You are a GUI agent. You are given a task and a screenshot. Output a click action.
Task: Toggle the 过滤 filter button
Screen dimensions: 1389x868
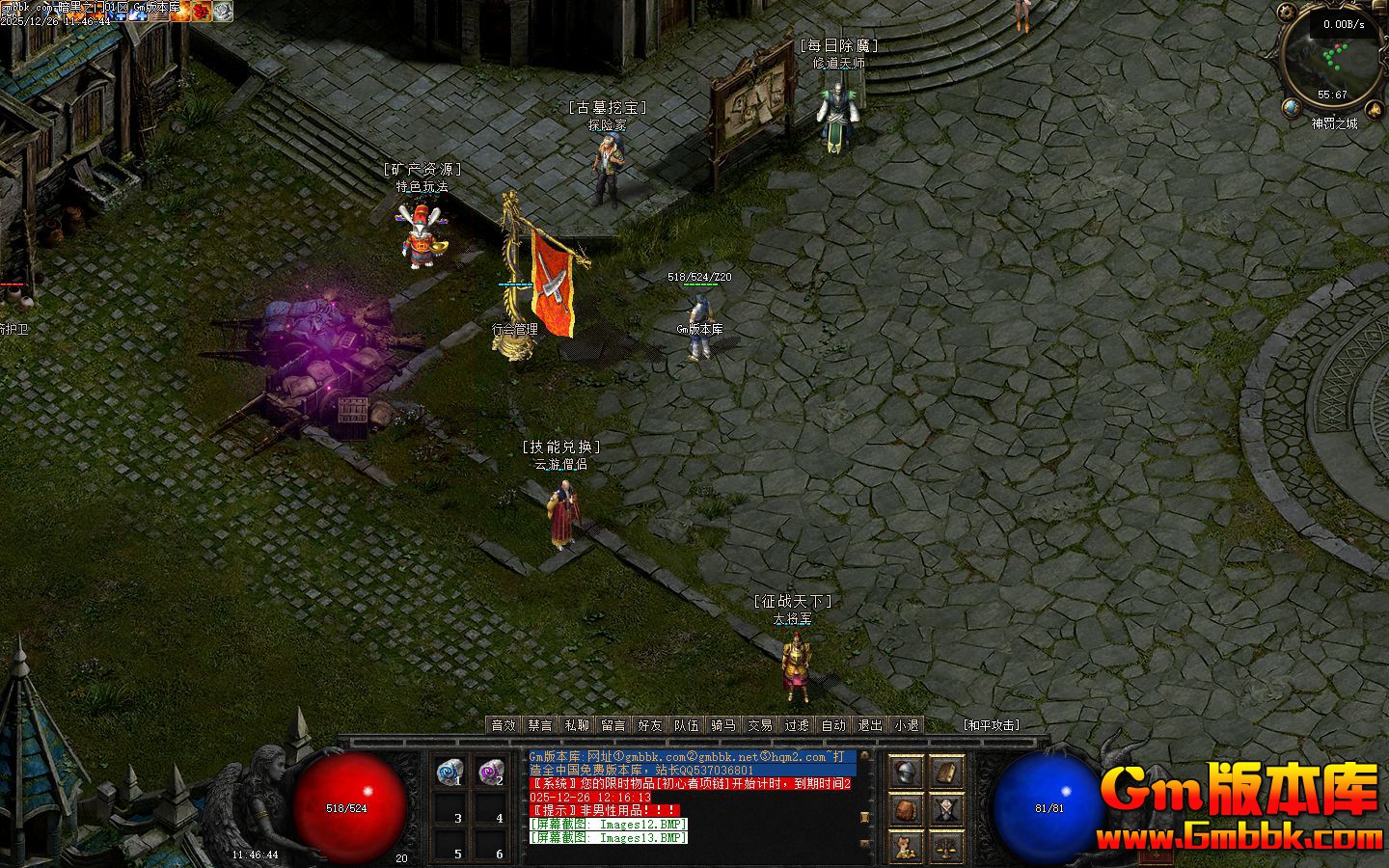[x=797, y=725]
